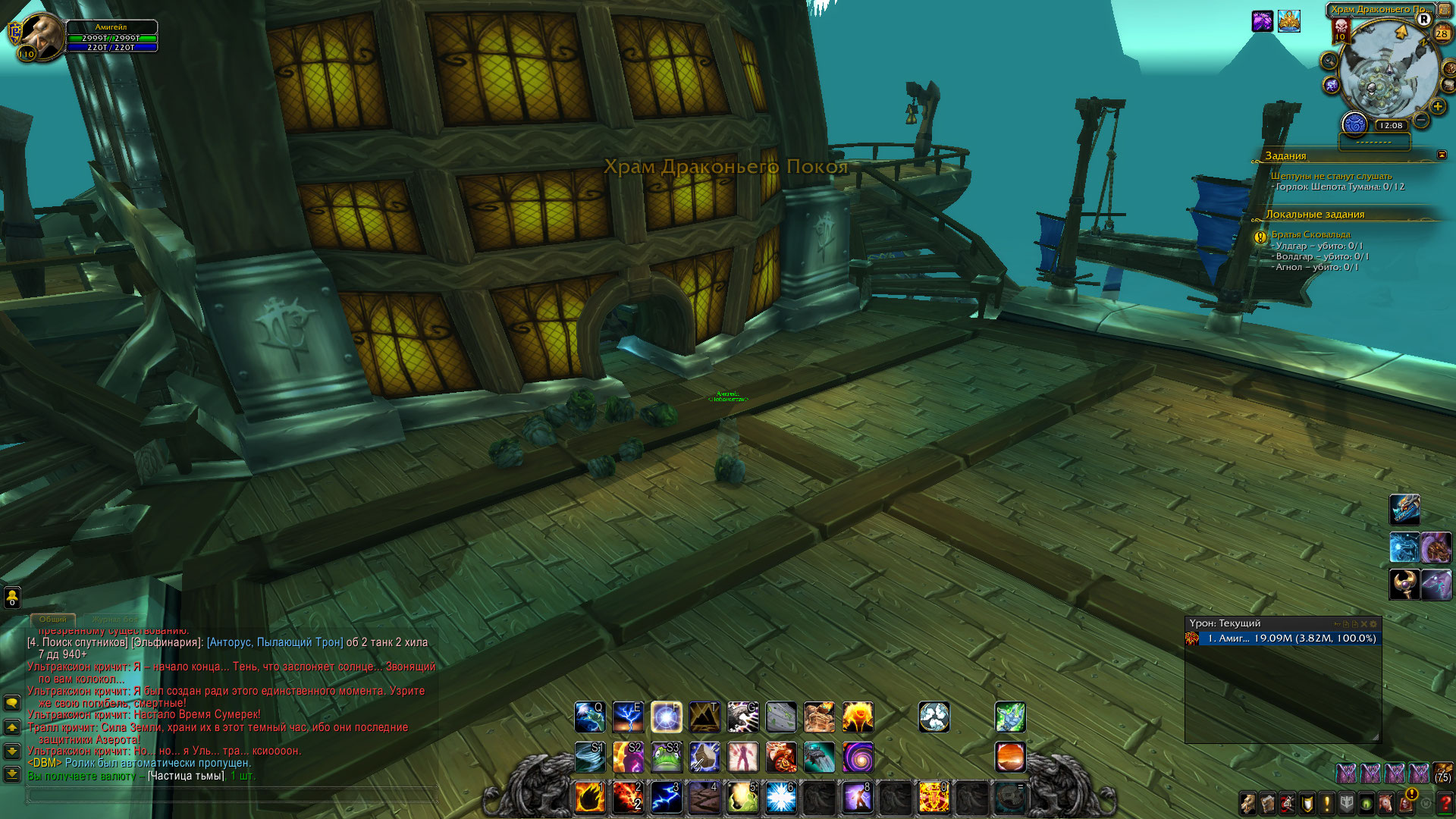This screenshot has height=819, width=1456.
Task: Switch to the Общий chat tab
Action: pyautogui.click(x=52, y=620)
